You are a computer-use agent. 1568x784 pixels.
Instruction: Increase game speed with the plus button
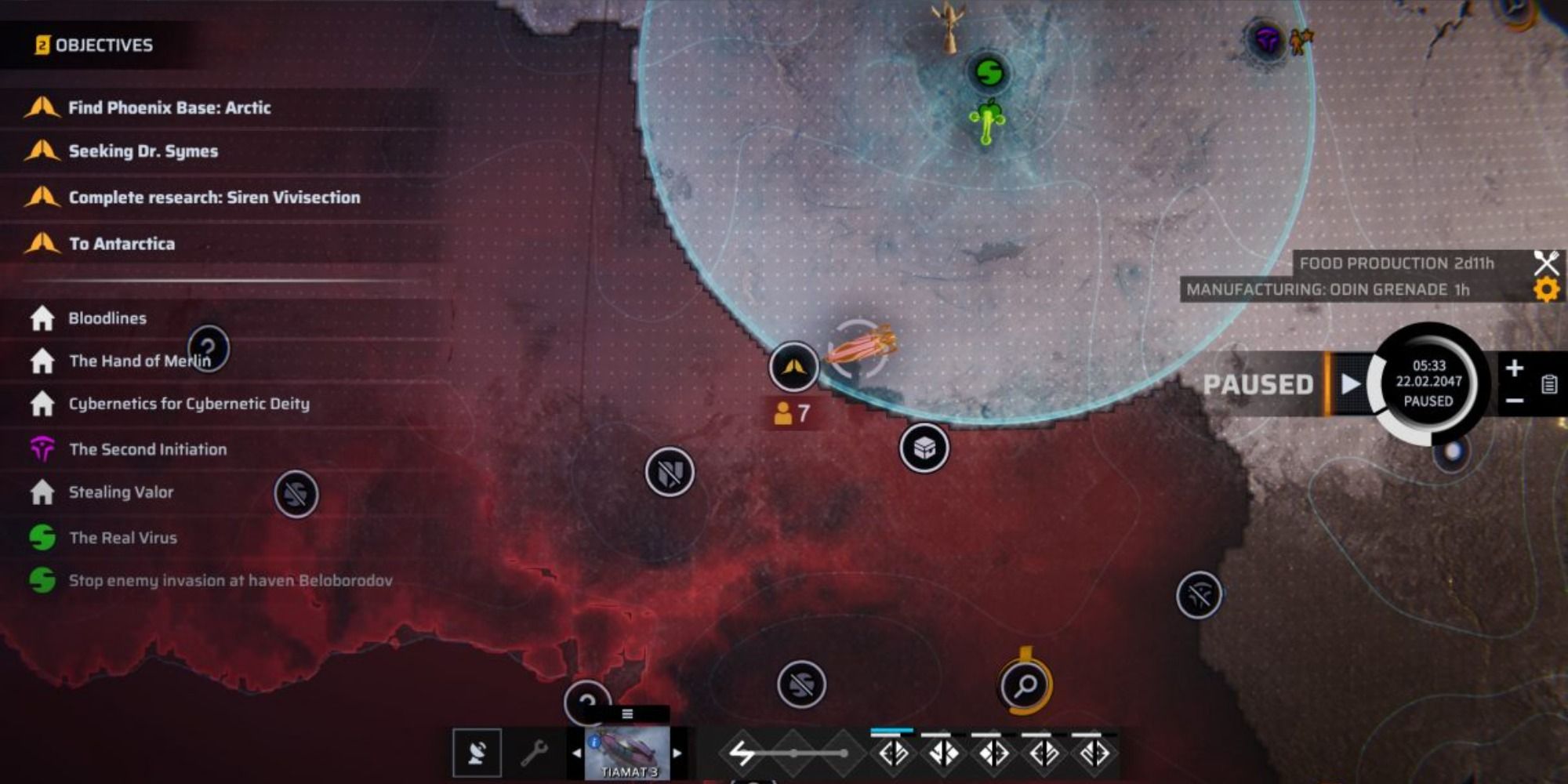coord(1513,367)
